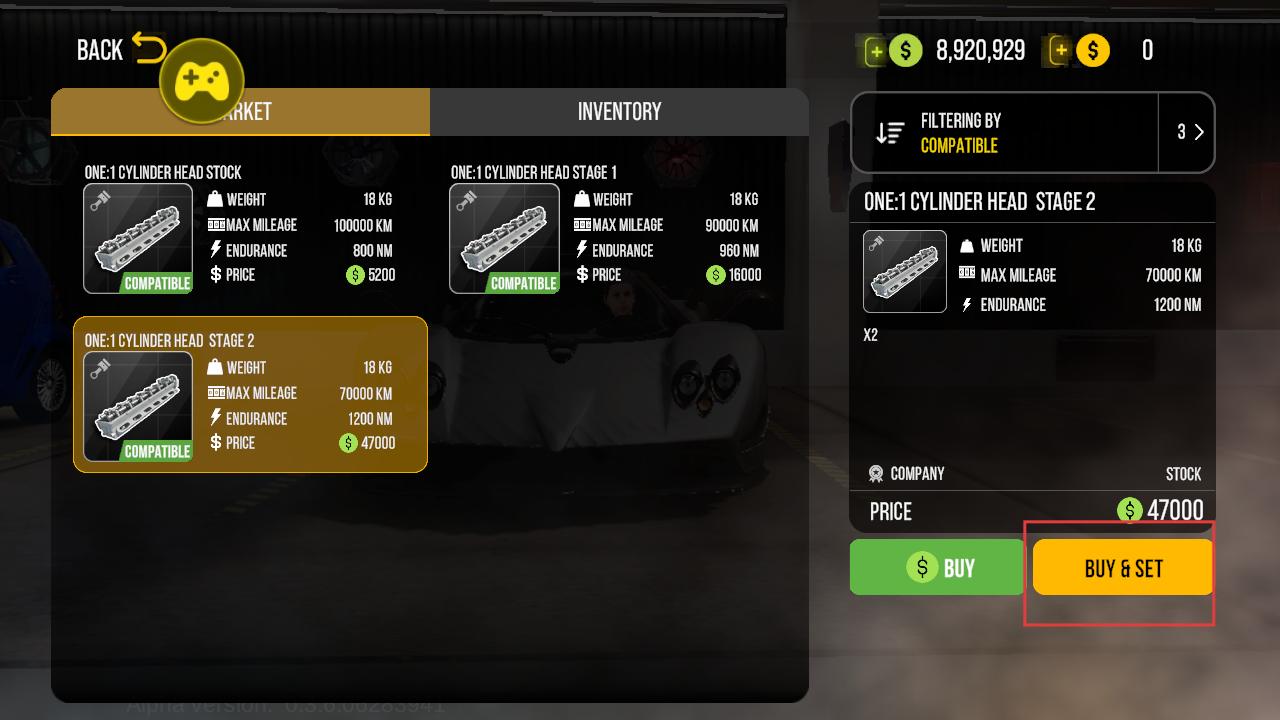Image resolution: width=1280 pixels, height=720 pixels.
Task: Switch to the Inventory tab
Action: pyautogui.click(x=619, y=111)
